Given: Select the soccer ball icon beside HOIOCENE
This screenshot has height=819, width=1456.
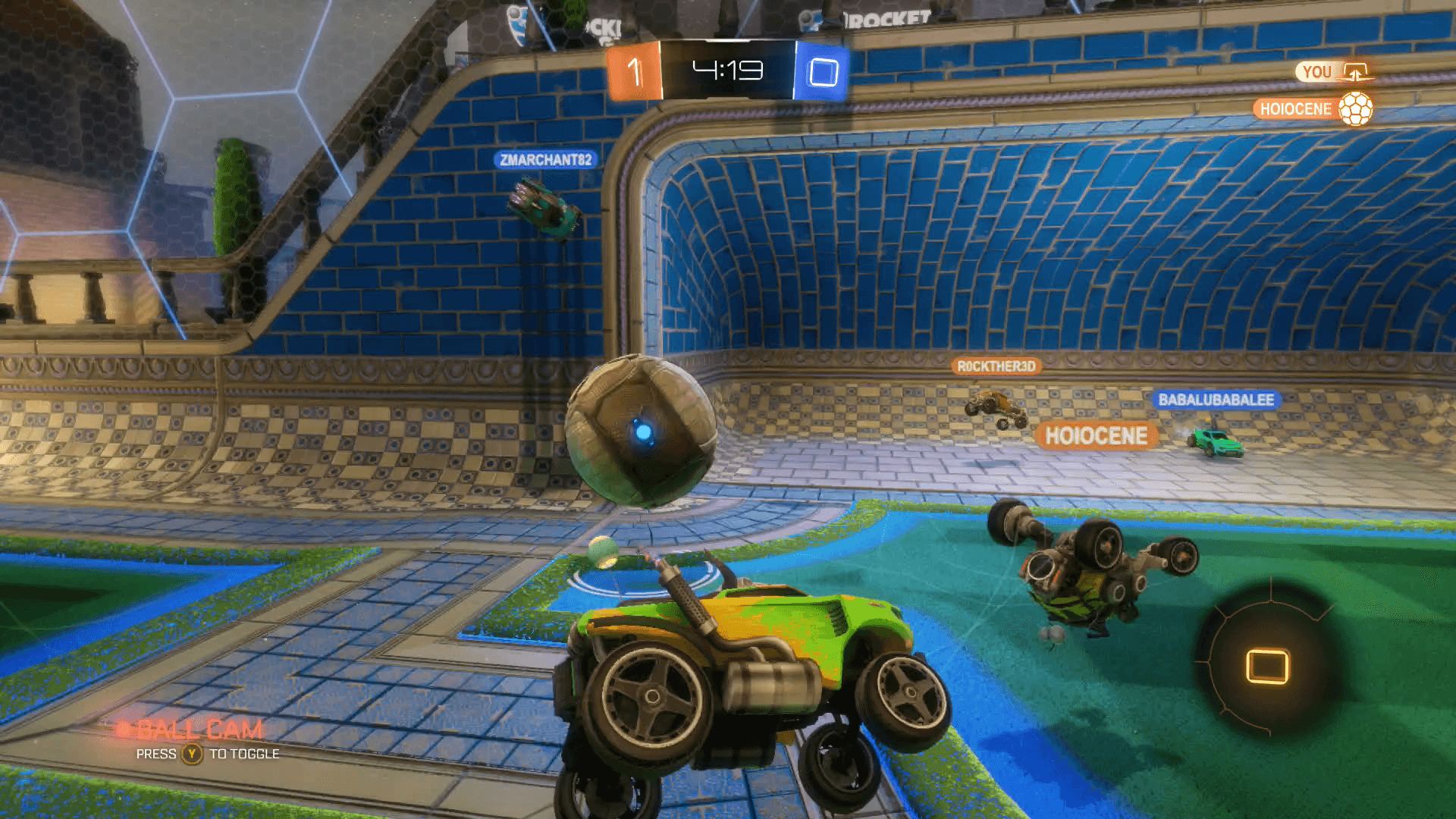Looking at the screenshot, I should click(1354, 108).
